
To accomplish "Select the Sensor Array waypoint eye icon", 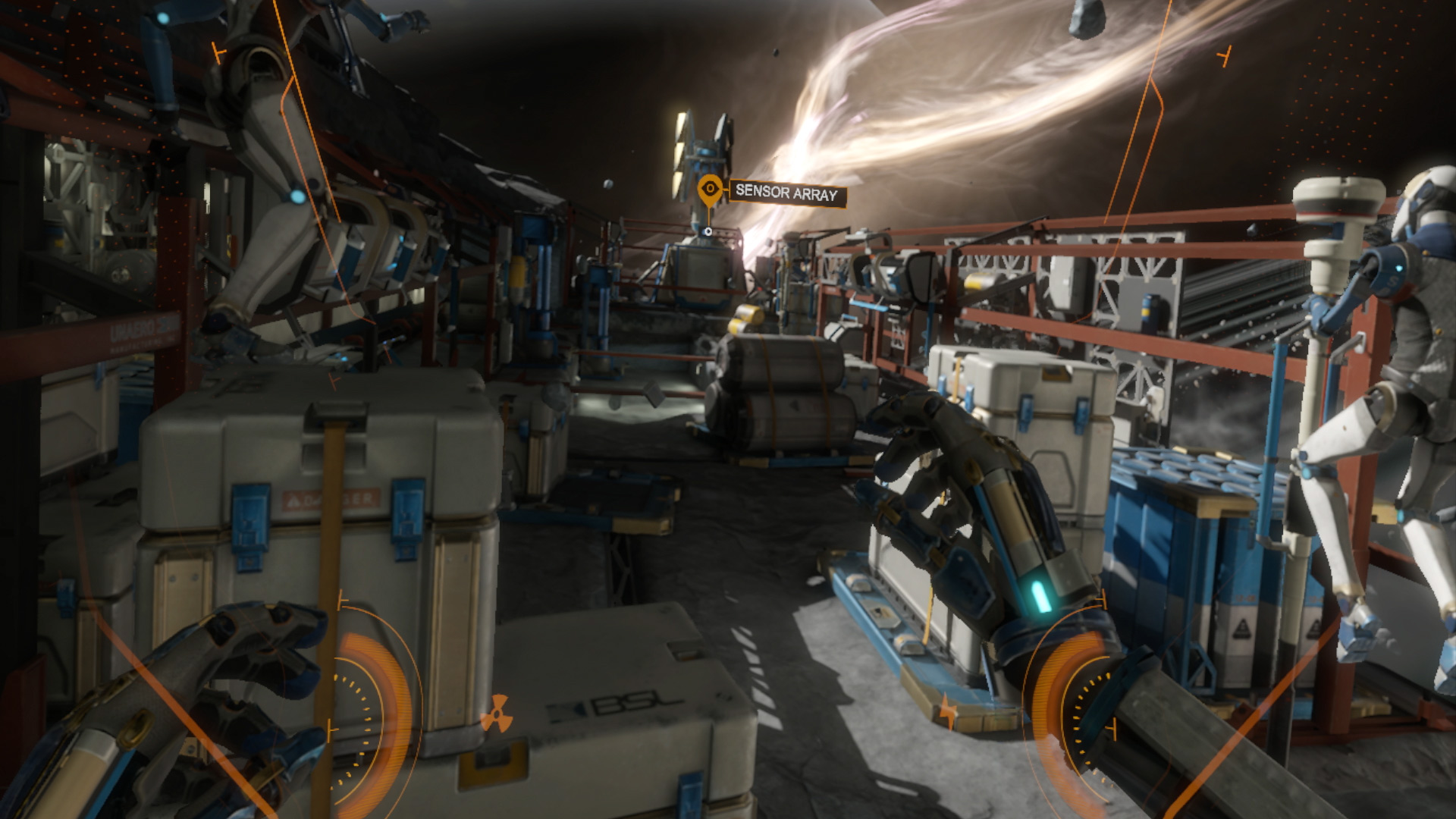I will [x=709, y=187].
